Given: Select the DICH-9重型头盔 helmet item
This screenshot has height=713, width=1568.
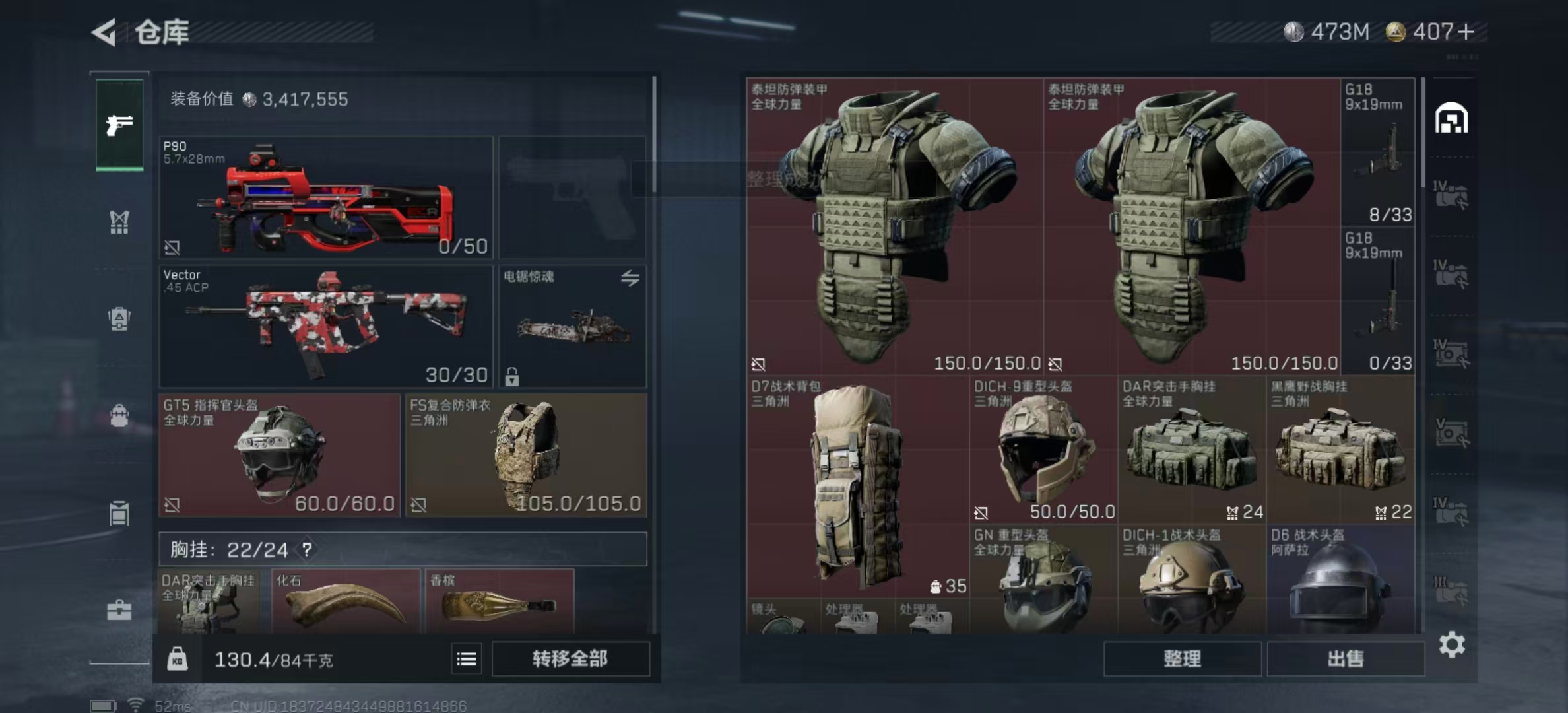Looking at the screenshot, I should coord(1044,450).
